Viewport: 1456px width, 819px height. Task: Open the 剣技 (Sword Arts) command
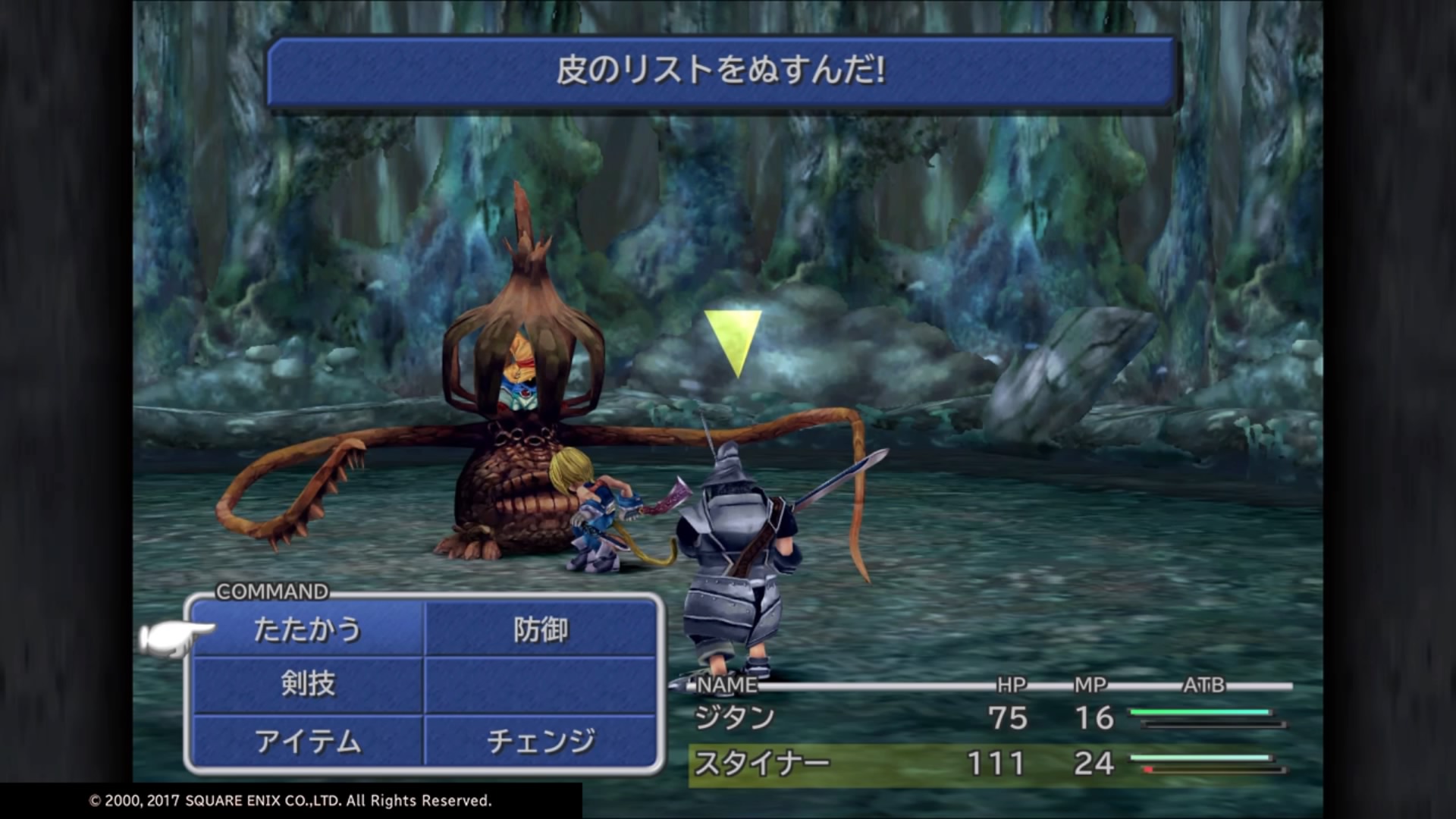tap(307, 685)
